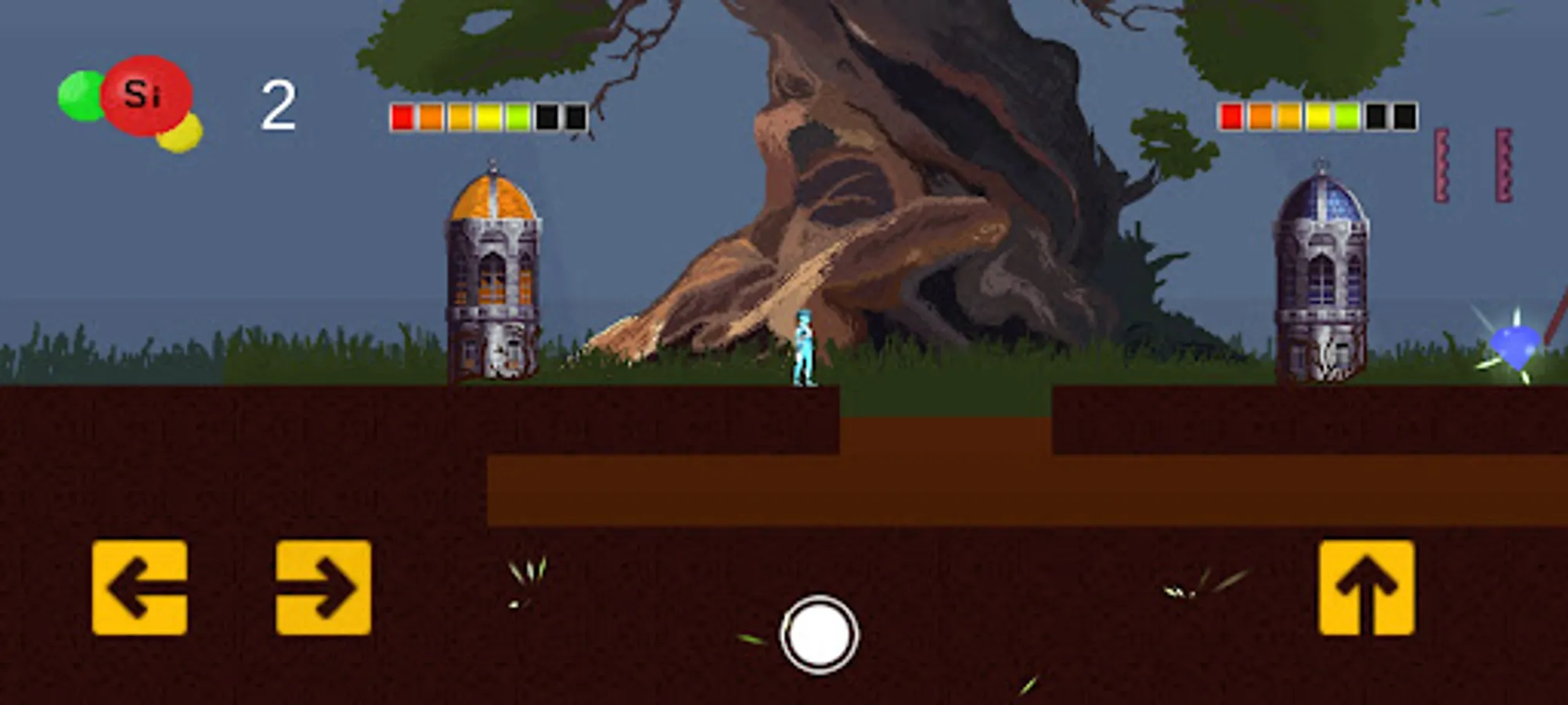Screen dimensions: 1568x705
Task: Tap the green atom of the molecule
Action: click(81, 94)
